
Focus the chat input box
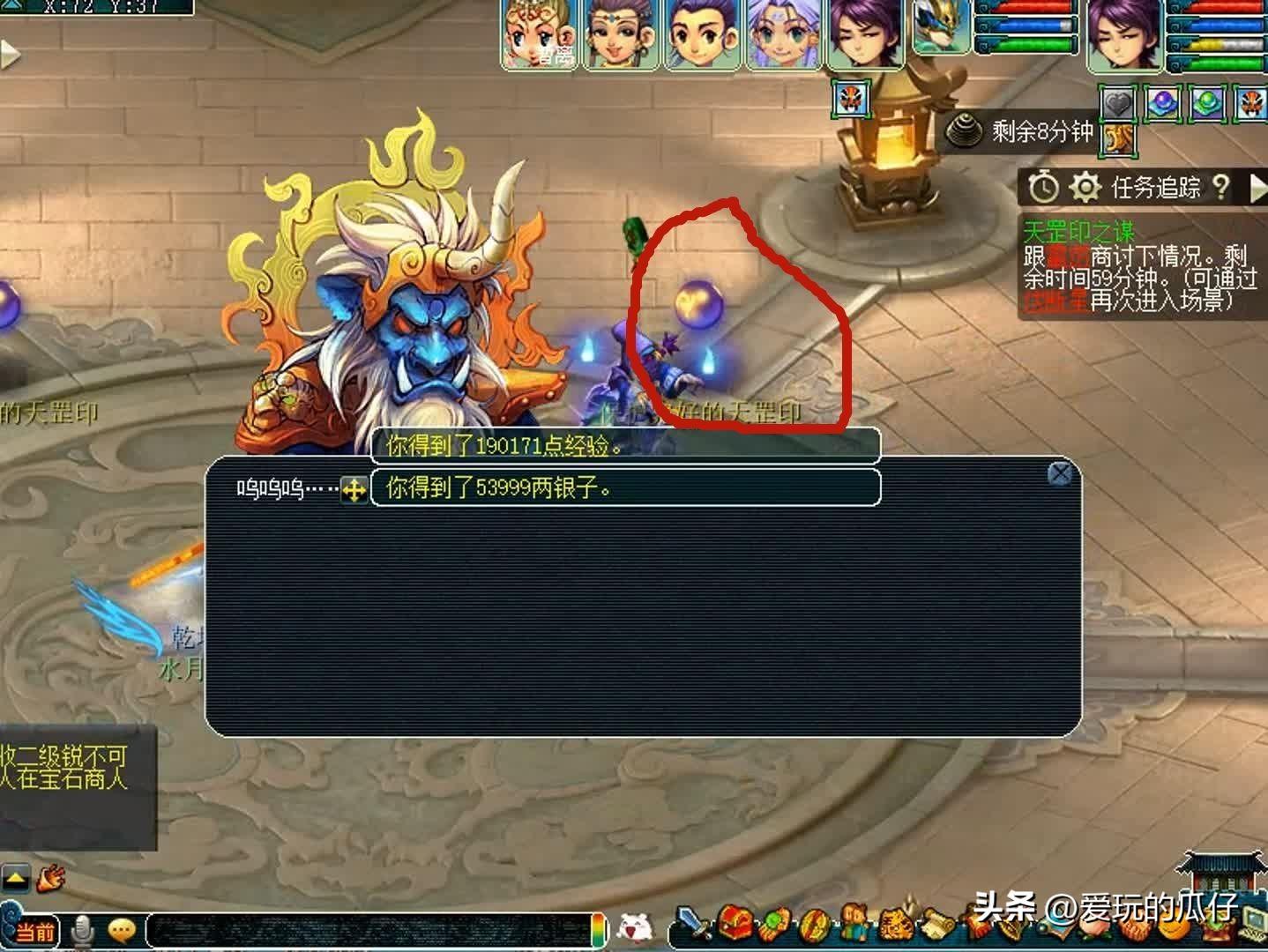tap(370, 930)
